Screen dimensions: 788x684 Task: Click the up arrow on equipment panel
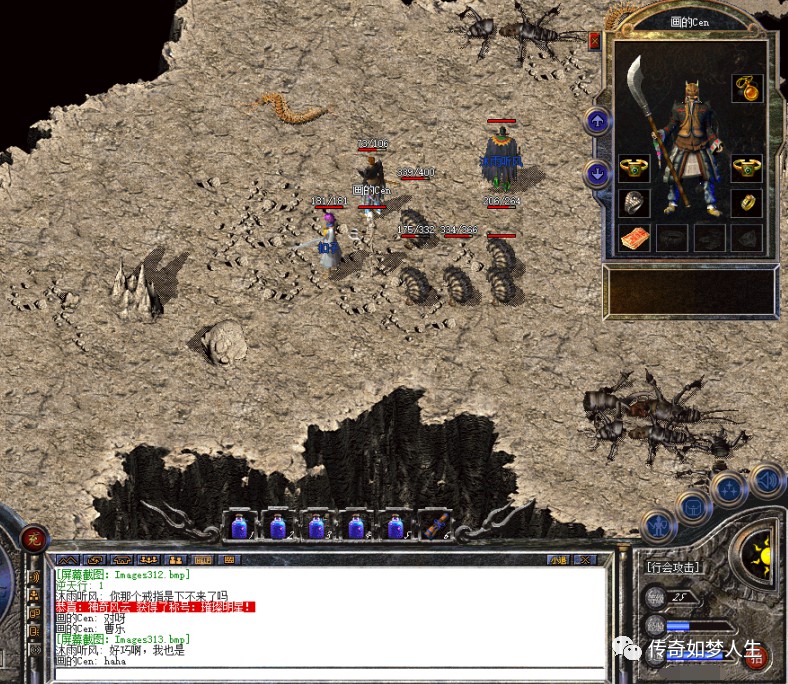tap(598, 122)
